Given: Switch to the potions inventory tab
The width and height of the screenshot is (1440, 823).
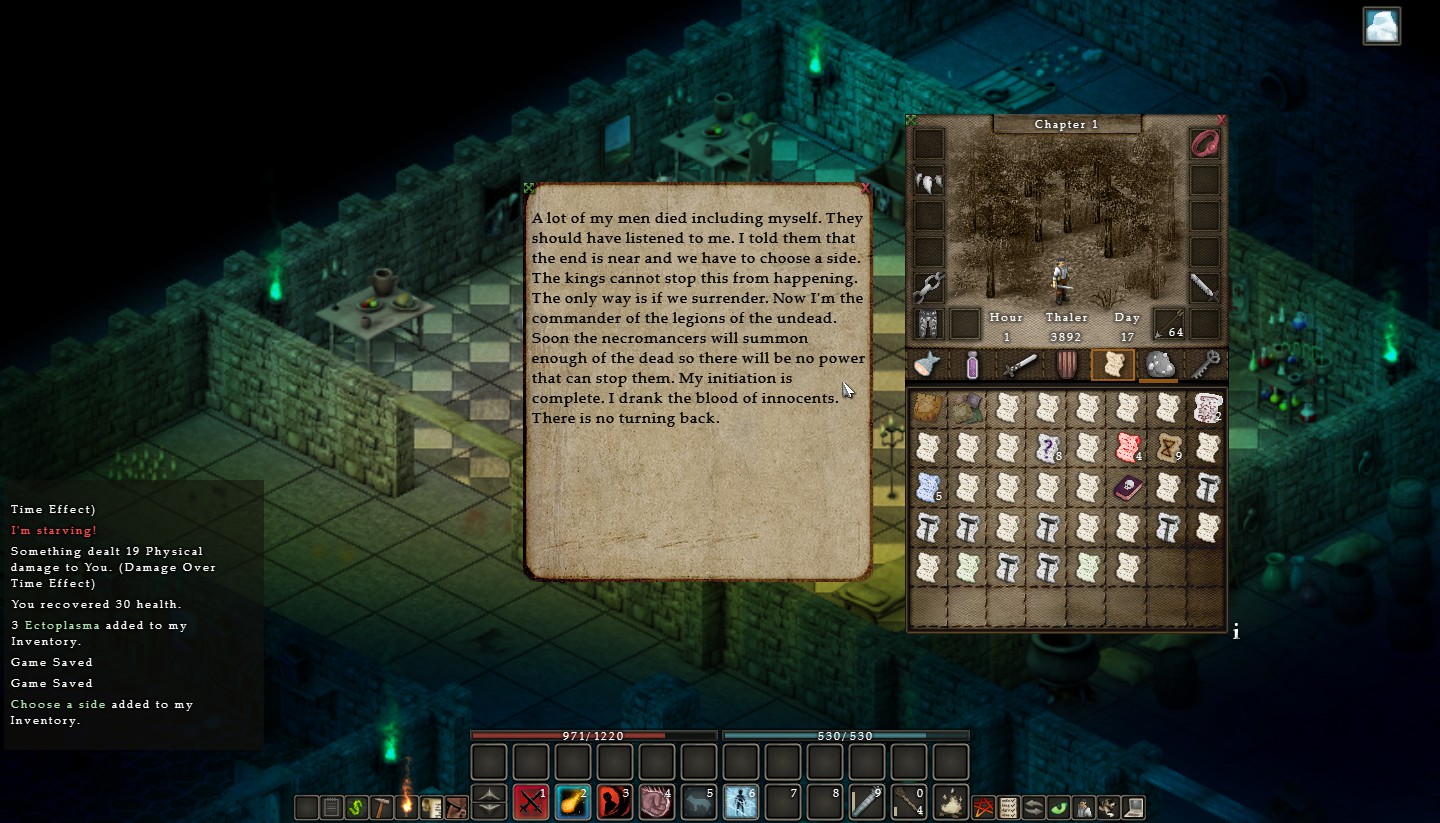Looking at the screenshot, I should pyautogui.click(x=971, y=366).
